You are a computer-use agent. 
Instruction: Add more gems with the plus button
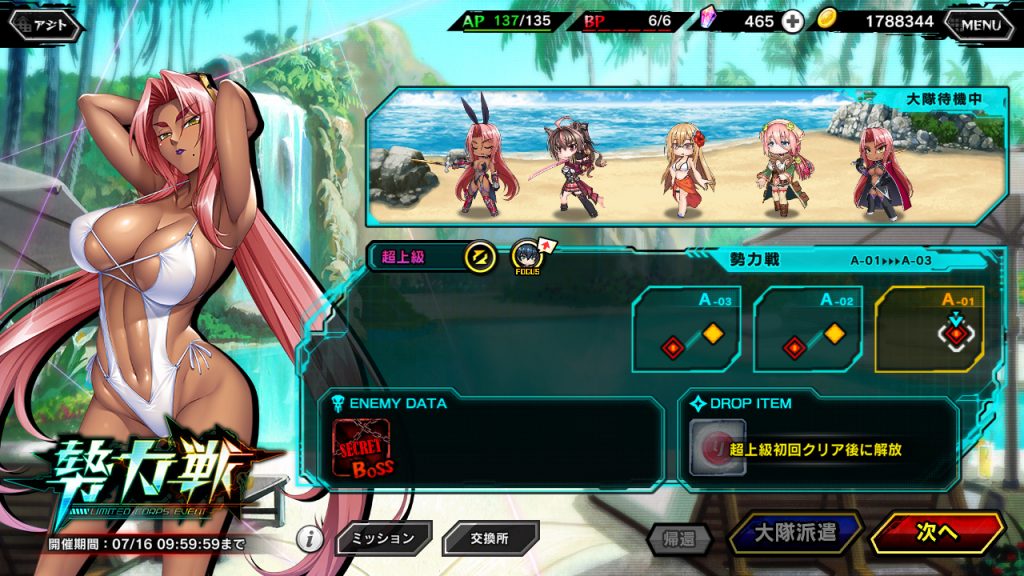tap(793, 21)
